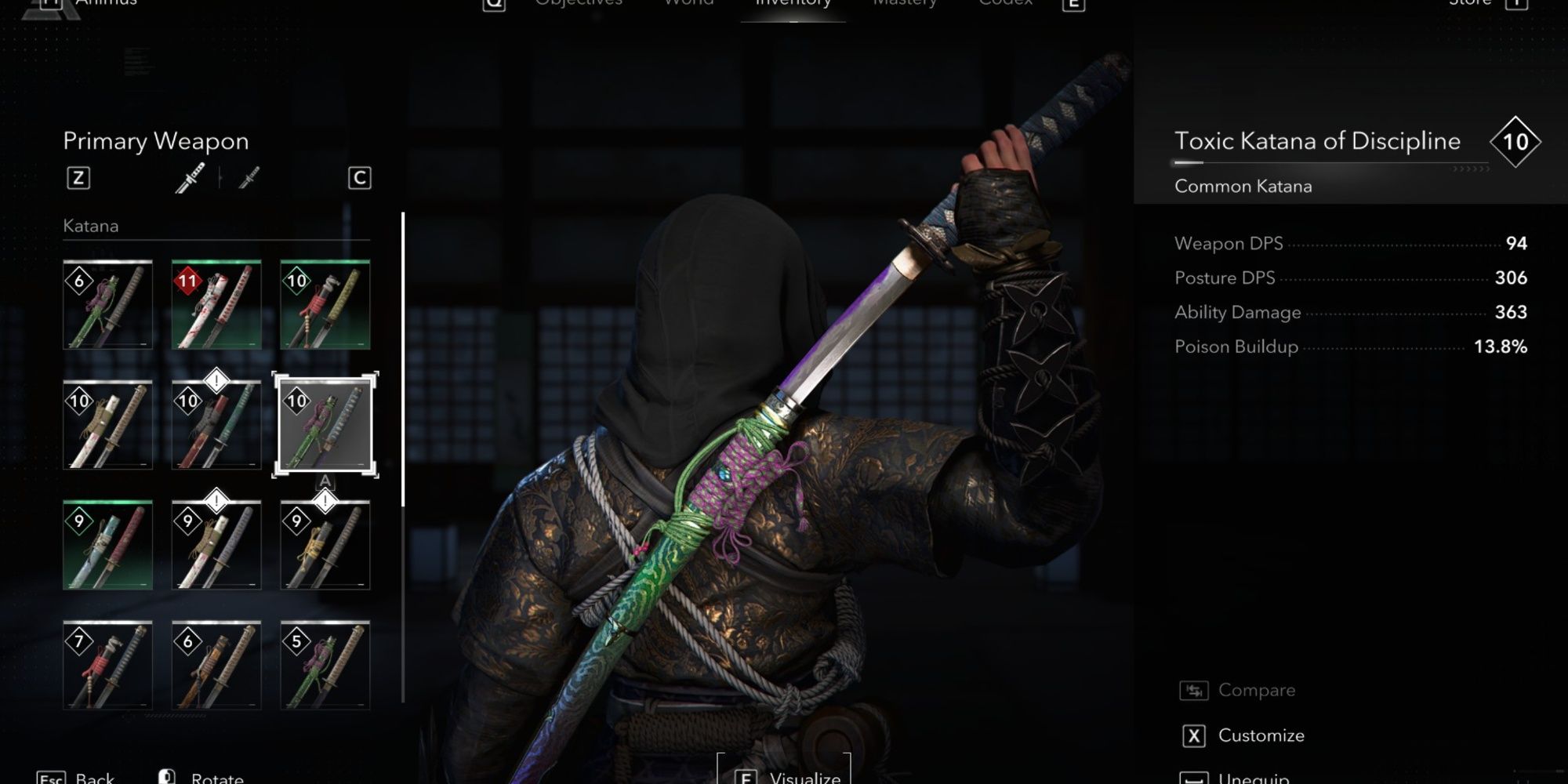The image size is (1568, 784).
Task: Click the Compare icon in the detail panel
Action: (x=1193, y=690)
